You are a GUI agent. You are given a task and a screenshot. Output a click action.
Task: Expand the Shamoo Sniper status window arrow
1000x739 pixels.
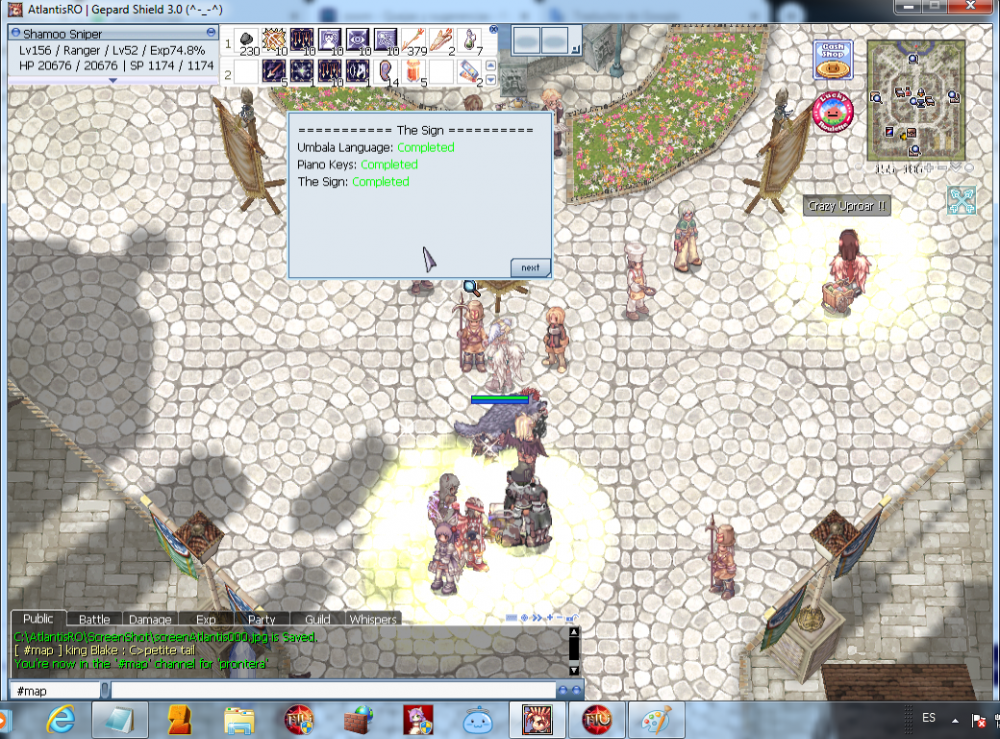pos(112,80)
